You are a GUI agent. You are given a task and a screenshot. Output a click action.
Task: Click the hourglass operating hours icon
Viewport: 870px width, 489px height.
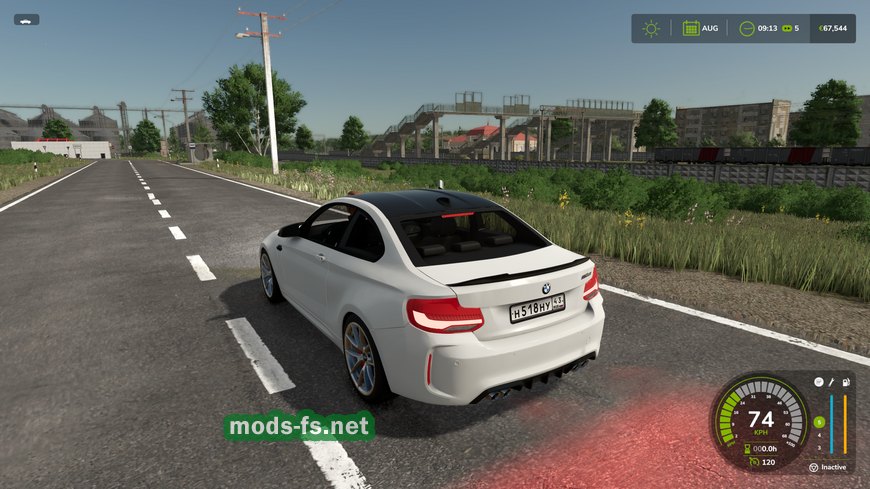point(748,448)
